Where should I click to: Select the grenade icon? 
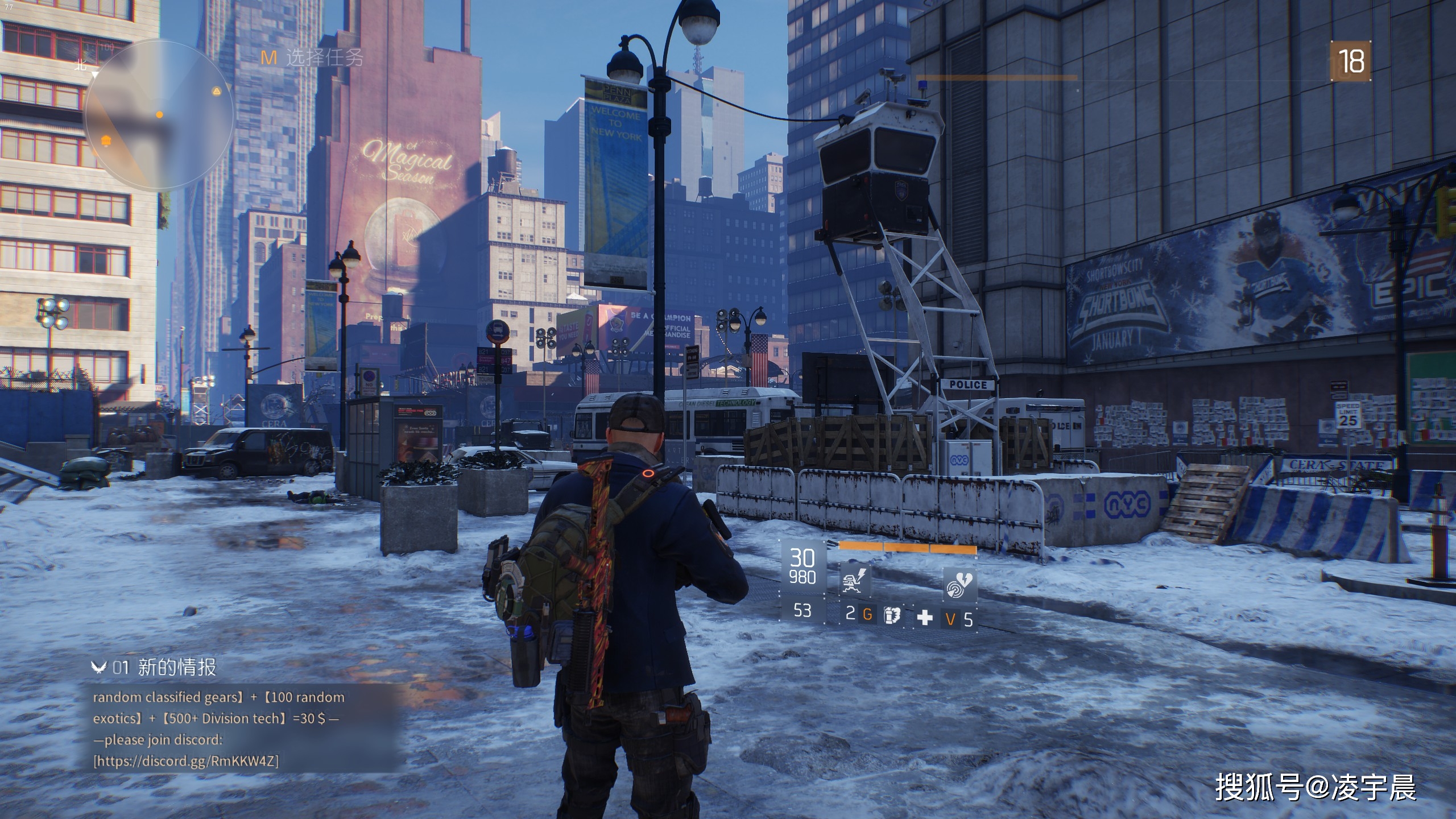pos(891,615)
